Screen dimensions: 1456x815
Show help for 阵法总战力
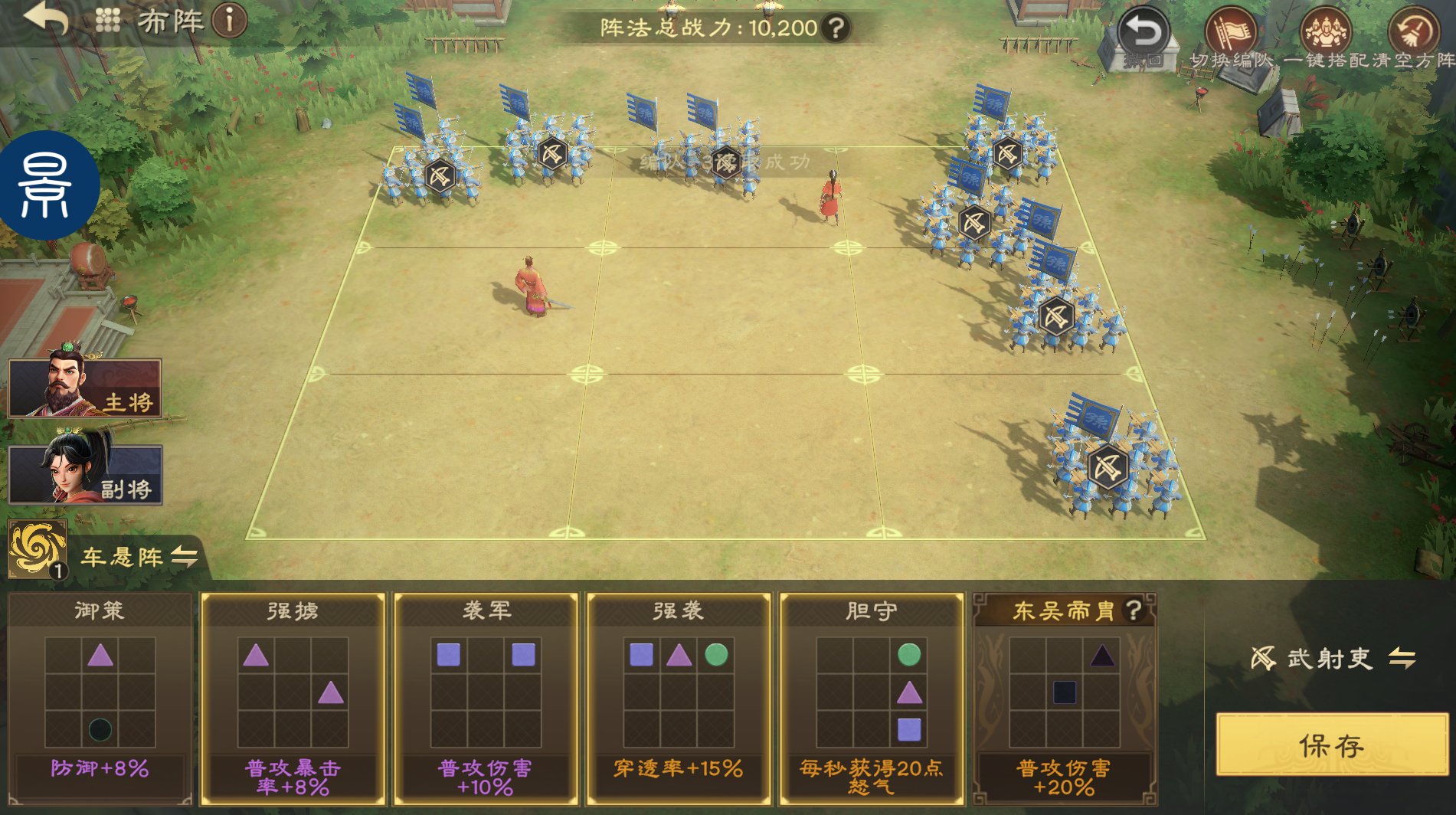point(836,28)
